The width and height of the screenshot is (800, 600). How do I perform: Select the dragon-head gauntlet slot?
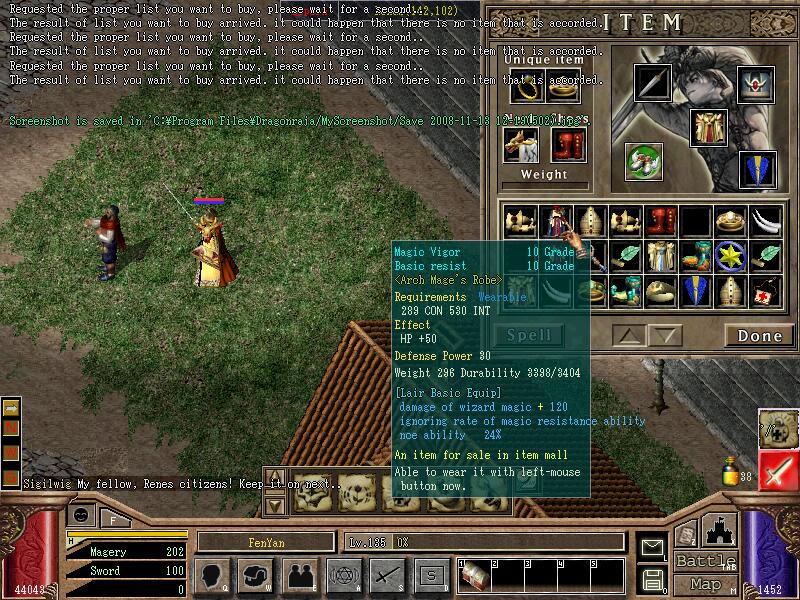[x=522, y=145]
